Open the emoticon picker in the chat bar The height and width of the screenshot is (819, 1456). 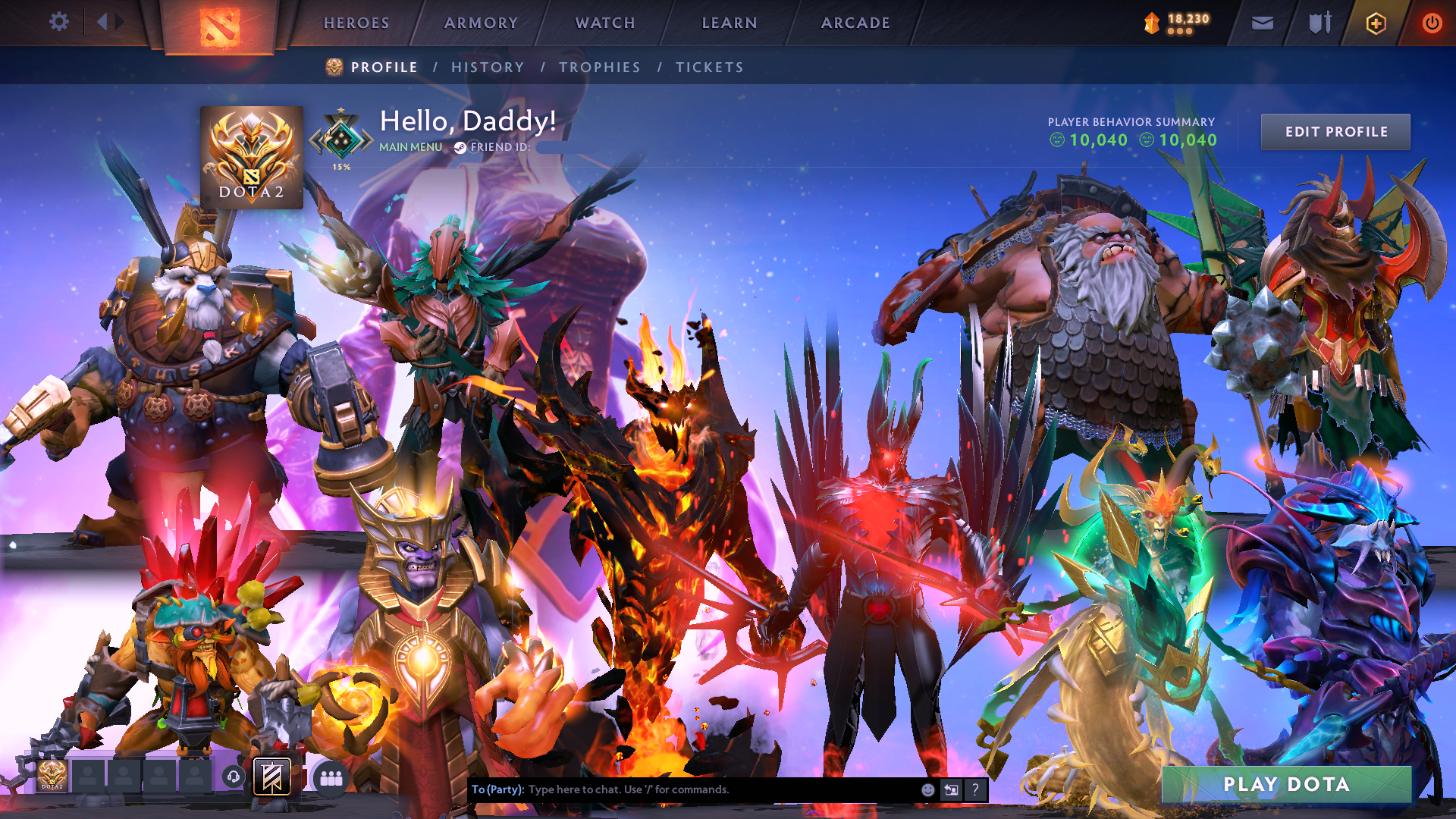[927, 789]
